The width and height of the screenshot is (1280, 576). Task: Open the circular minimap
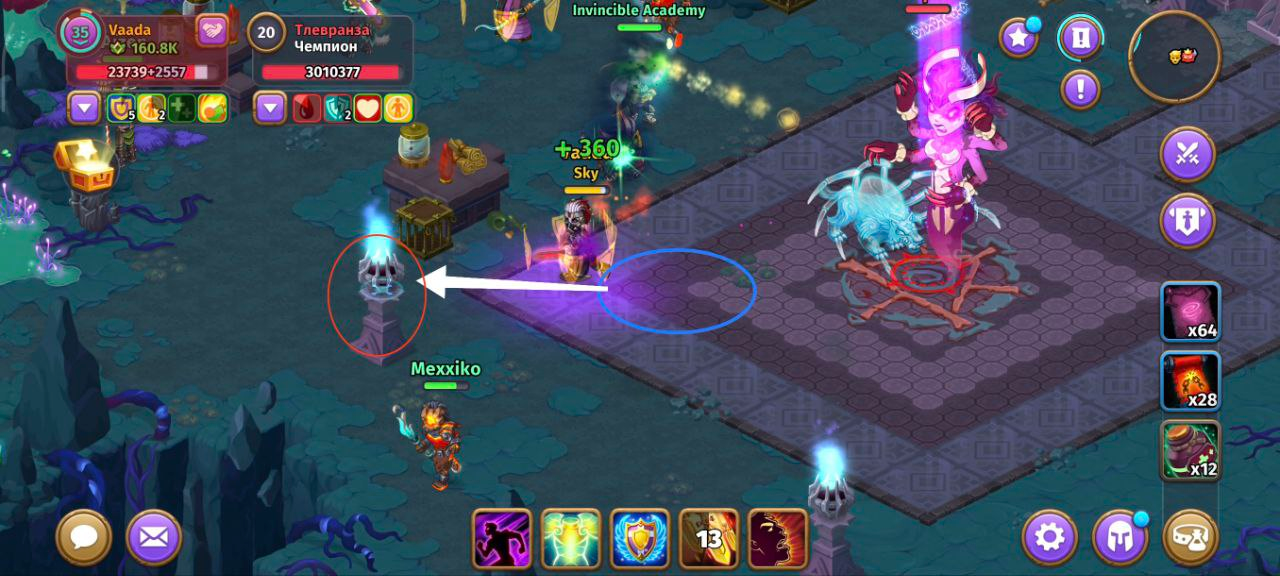click(x=1174, y=56)
